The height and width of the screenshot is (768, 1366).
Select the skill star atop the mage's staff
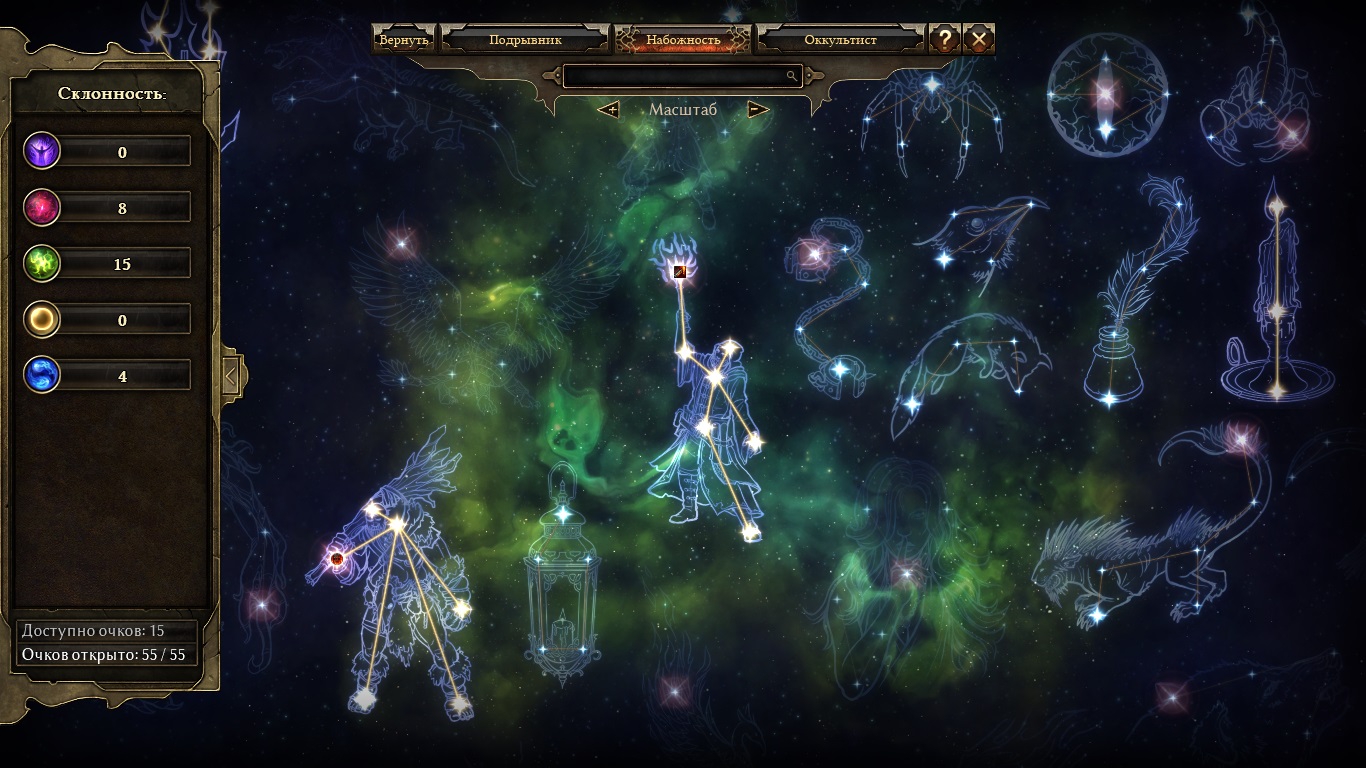(680, 270)
